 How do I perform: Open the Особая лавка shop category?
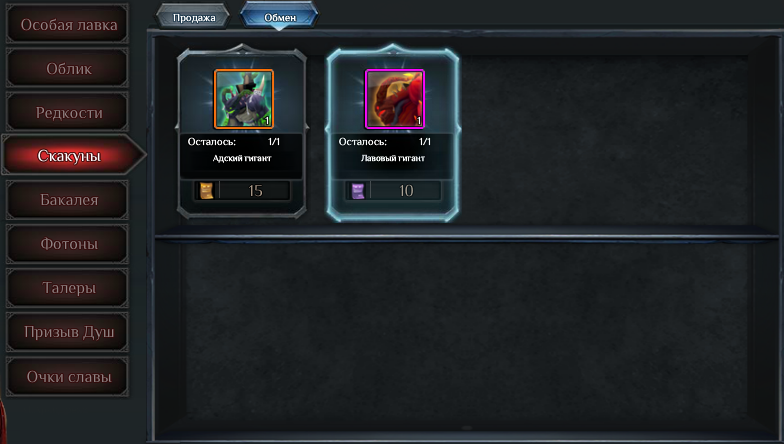(x=68, y=25)
